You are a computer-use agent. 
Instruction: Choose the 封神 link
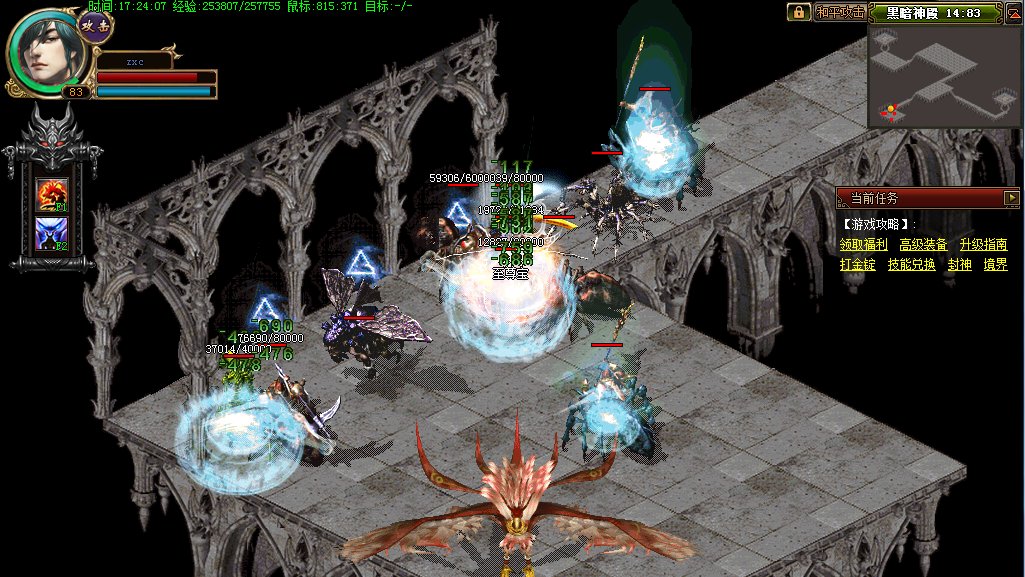[x=959, y=264]
